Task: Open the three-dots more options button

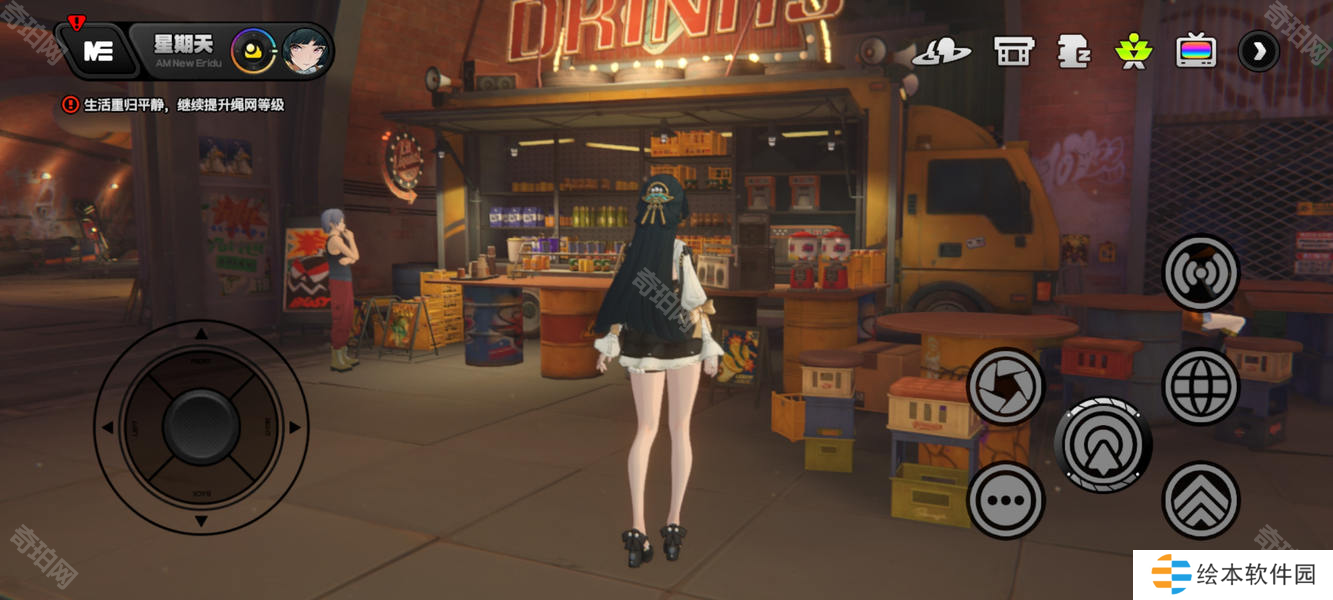Action: (1006, 500)
